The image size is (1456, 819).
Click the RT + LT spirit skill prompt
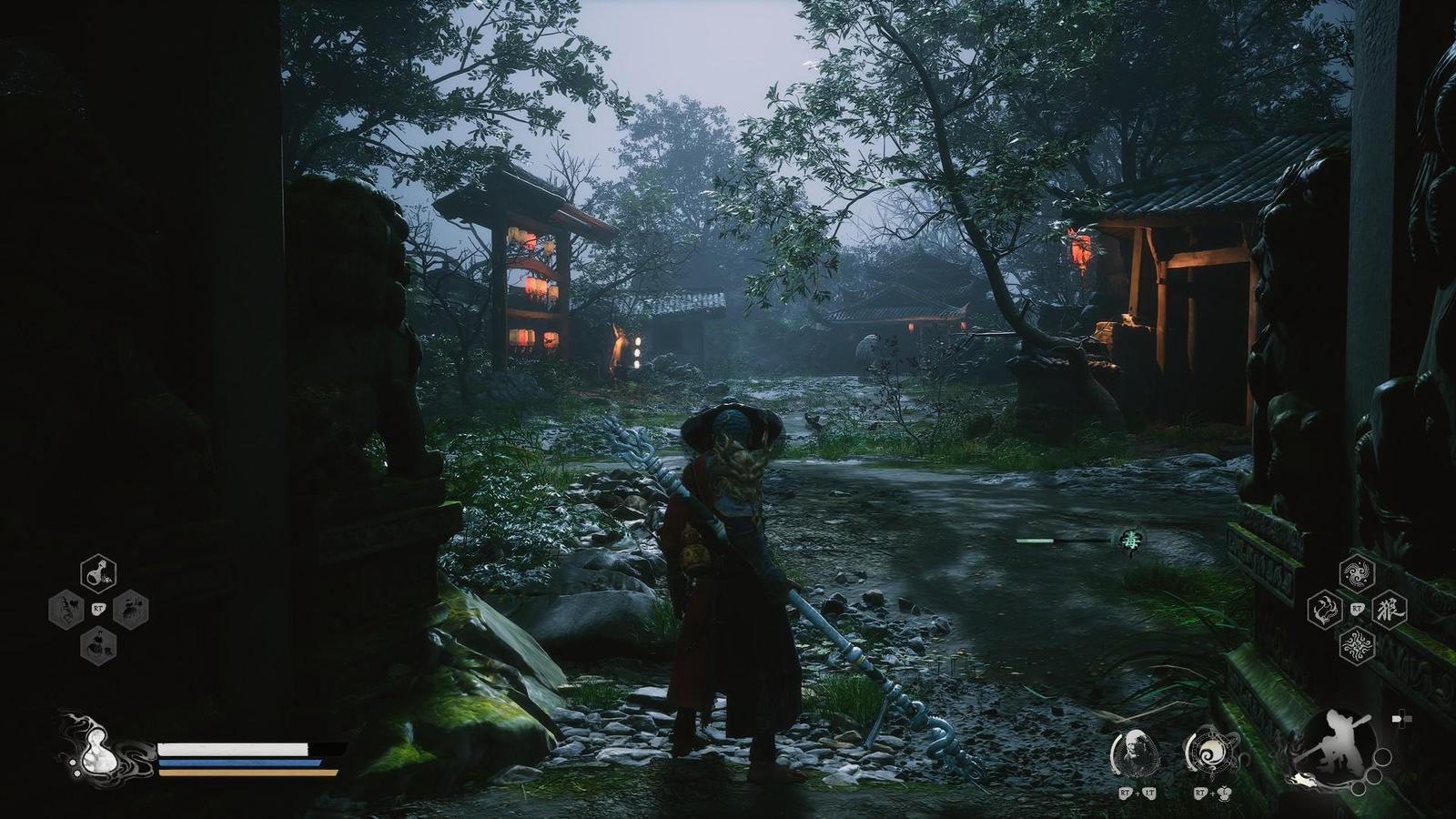click(x=1136, y=794)
